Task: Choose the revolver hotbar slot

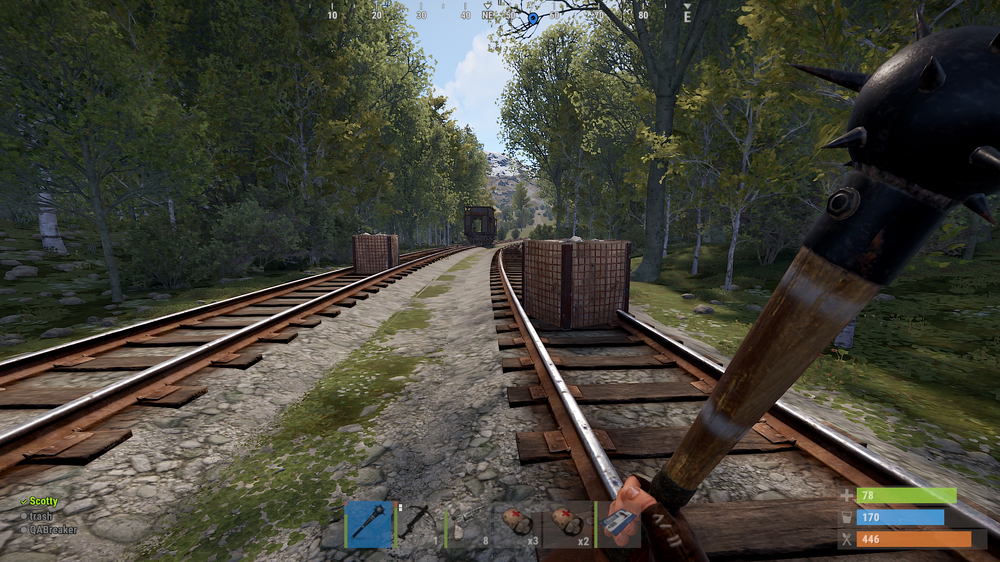Action: pos(469,525)
